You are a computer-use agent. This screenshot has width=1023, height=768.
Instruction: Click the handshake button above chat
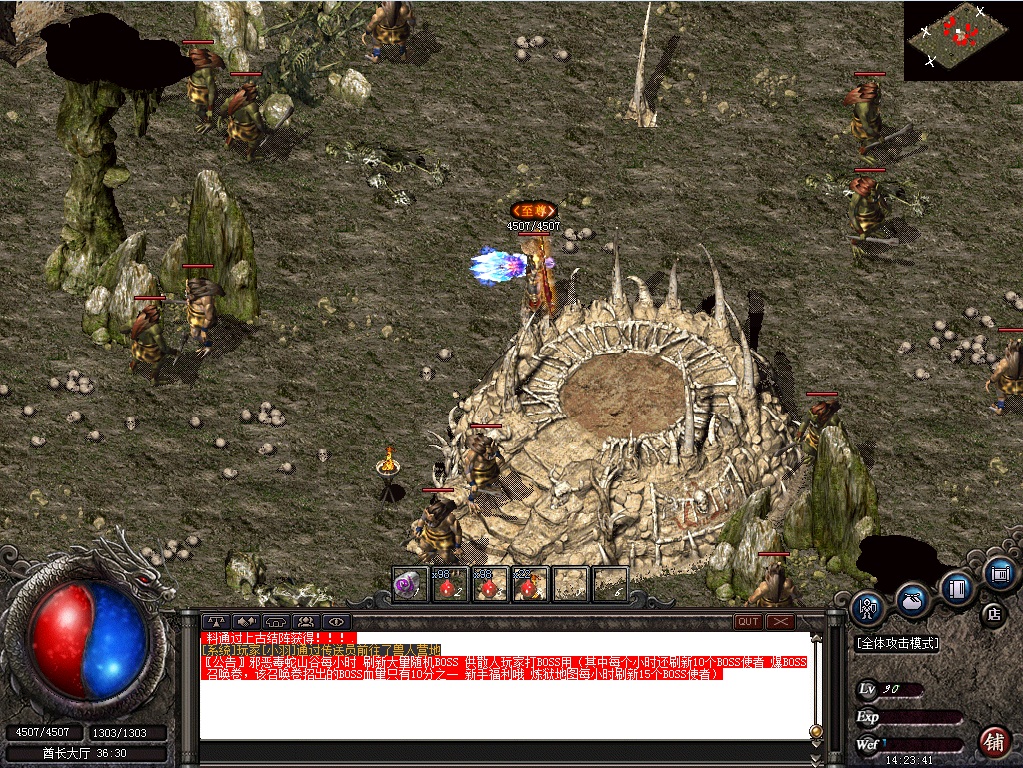pyautogui.click(x=247, y=621)
